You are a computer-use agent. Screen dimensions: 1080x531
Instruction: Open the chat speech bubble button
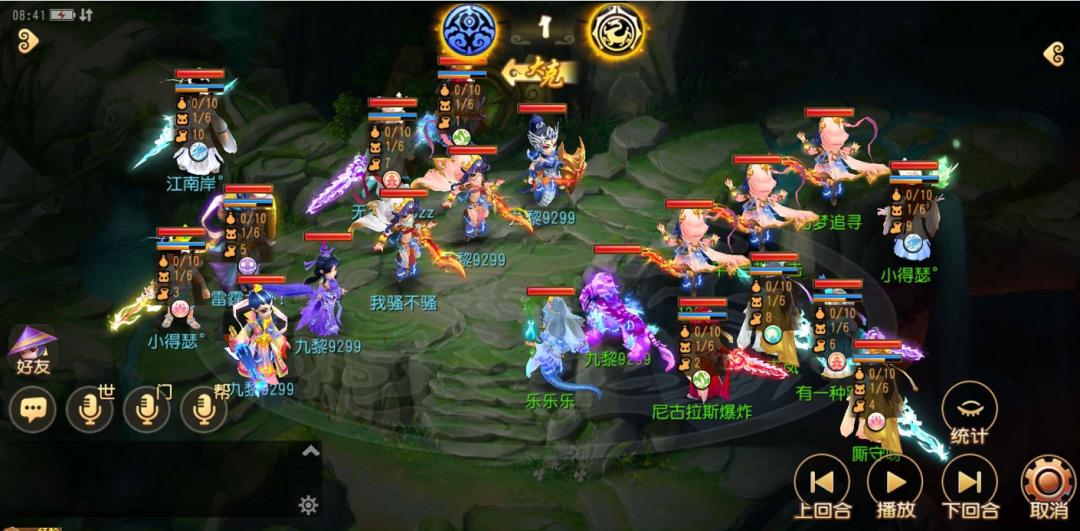32,409
